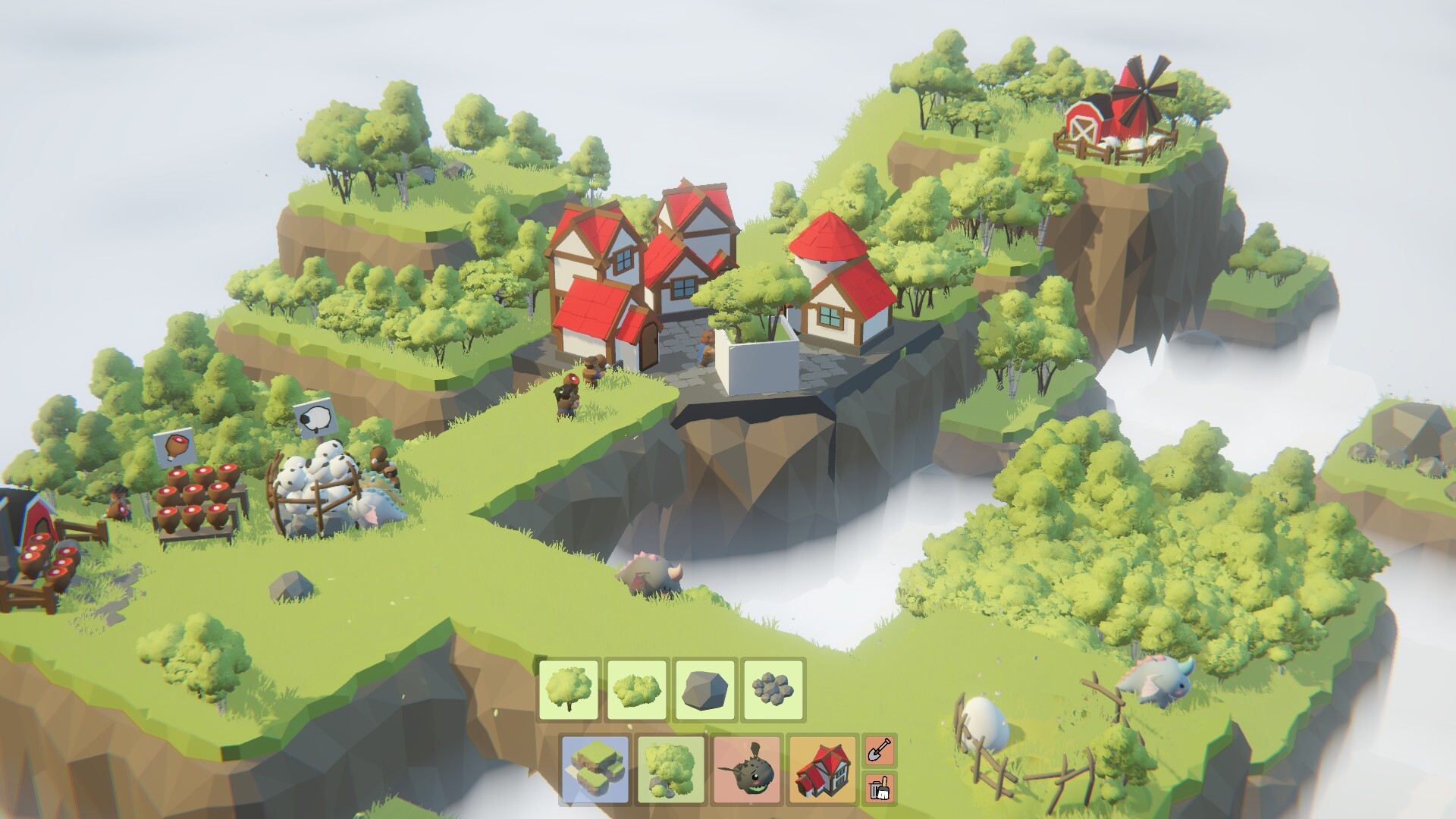Image resolution: width=1456 pixels, height=819 pixels.
Task: Open the horned creature category
Action: (x=747, y=769)
